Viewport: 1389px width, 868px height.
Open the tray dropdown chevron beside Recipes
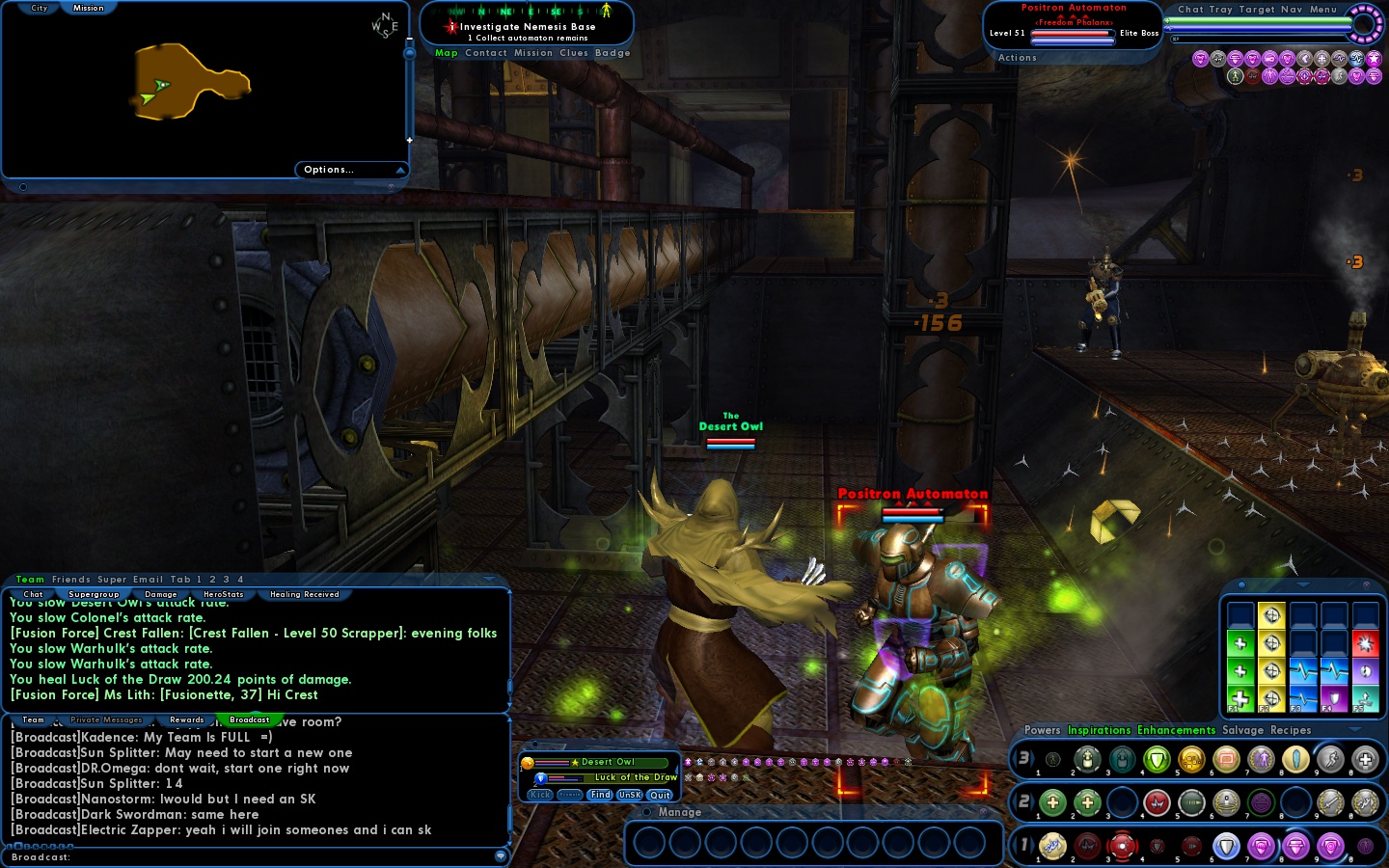pyautogui.click(x=1354, y=730)
